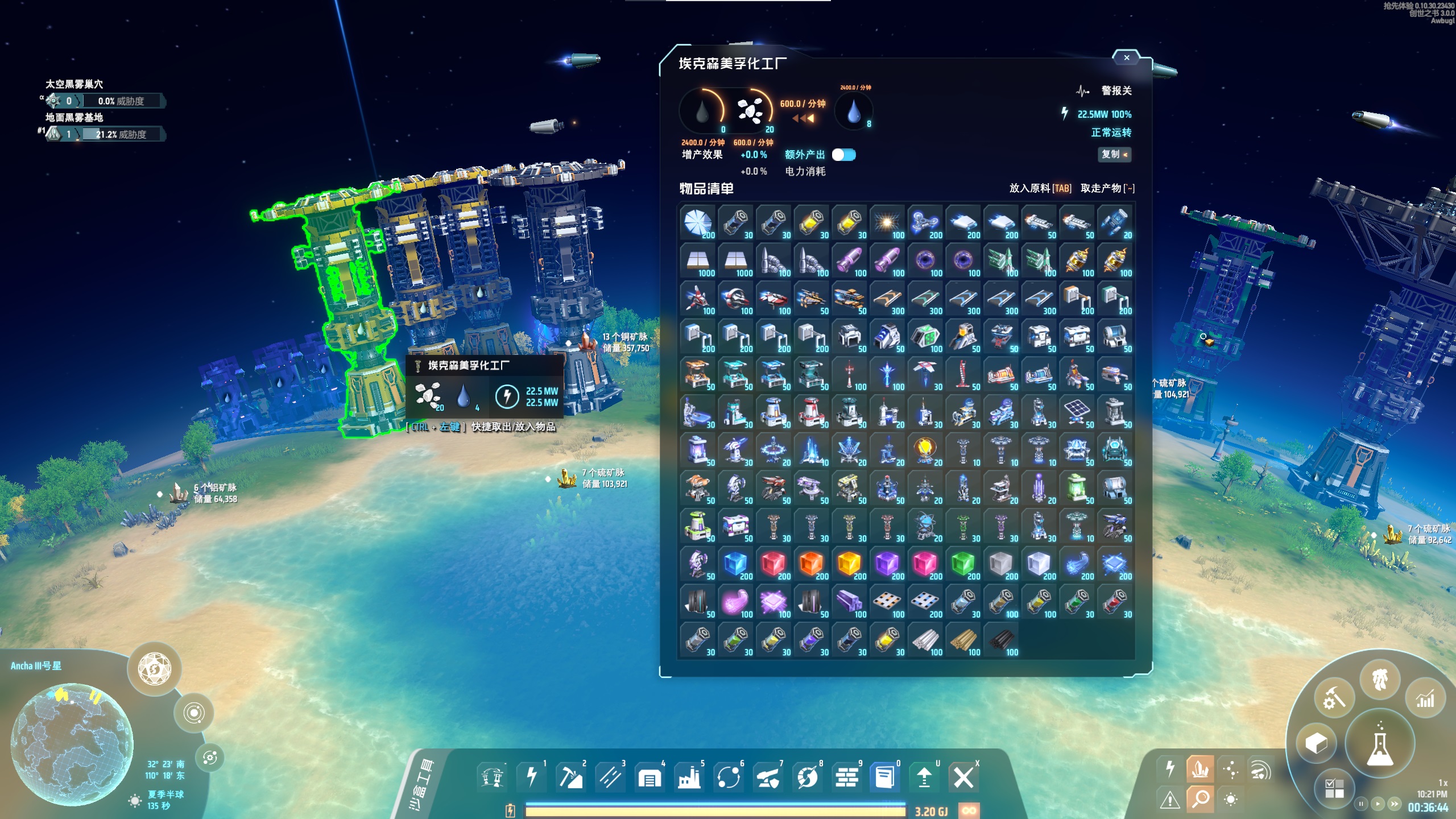The width and height of the screenshot is (1456, 819).
Task: Click the 复制 copy button
Action: (x=1114, y=154)
